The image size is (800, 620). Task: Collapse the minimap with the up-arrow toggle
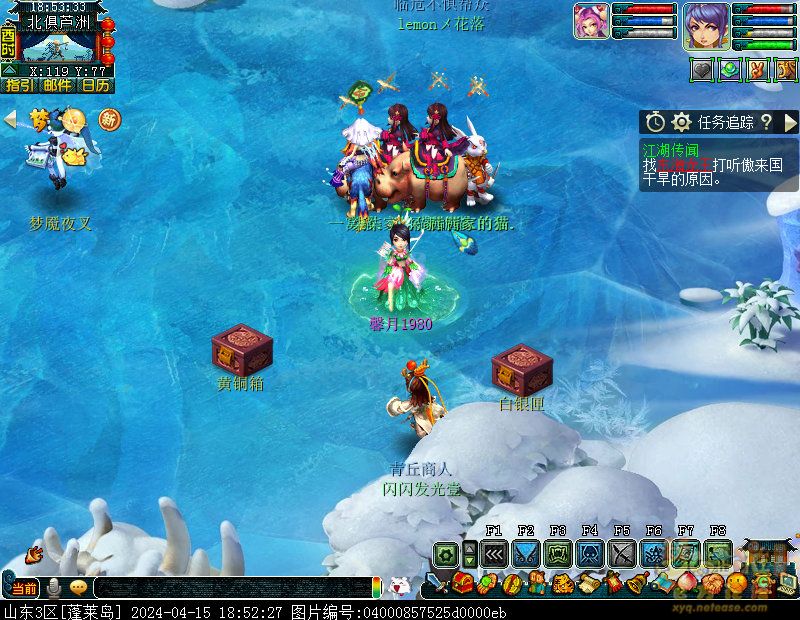coord(8,70)
